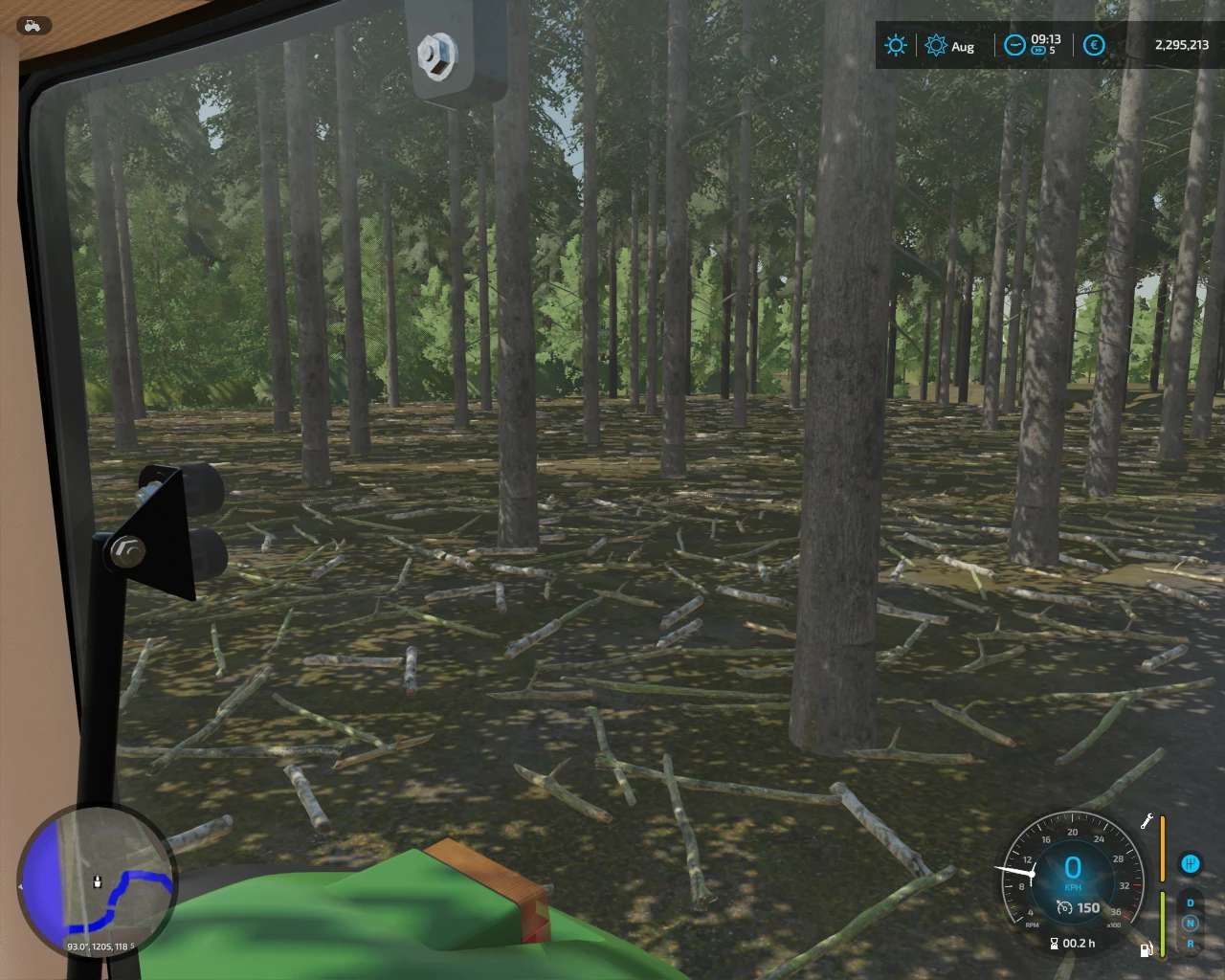Click the clock time-scale icon
The image size is (1225, 980).
1013,45
